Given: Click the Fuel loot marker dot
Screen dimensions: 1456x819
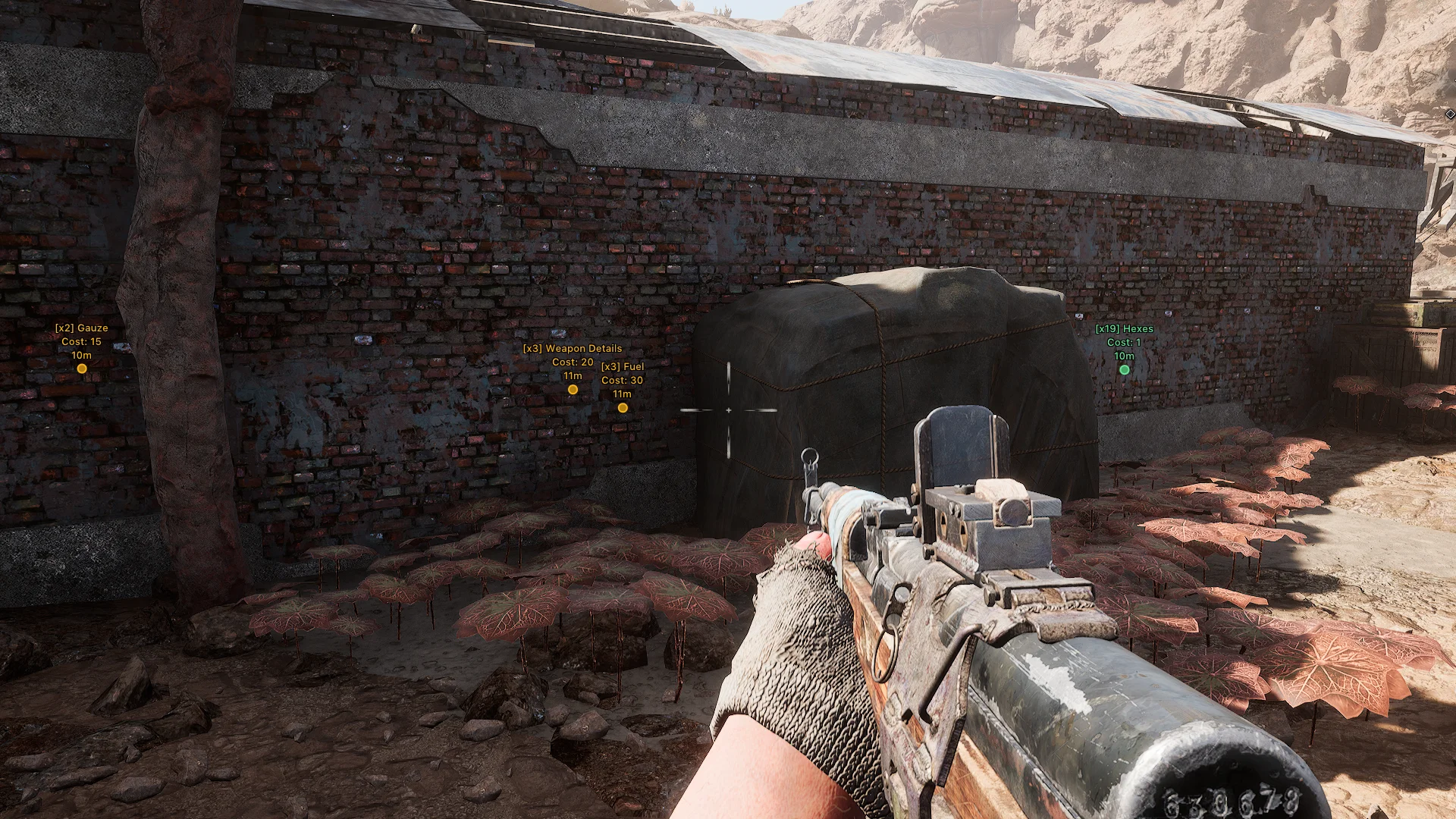Looking at the screenshot, I should coord(623,408).
